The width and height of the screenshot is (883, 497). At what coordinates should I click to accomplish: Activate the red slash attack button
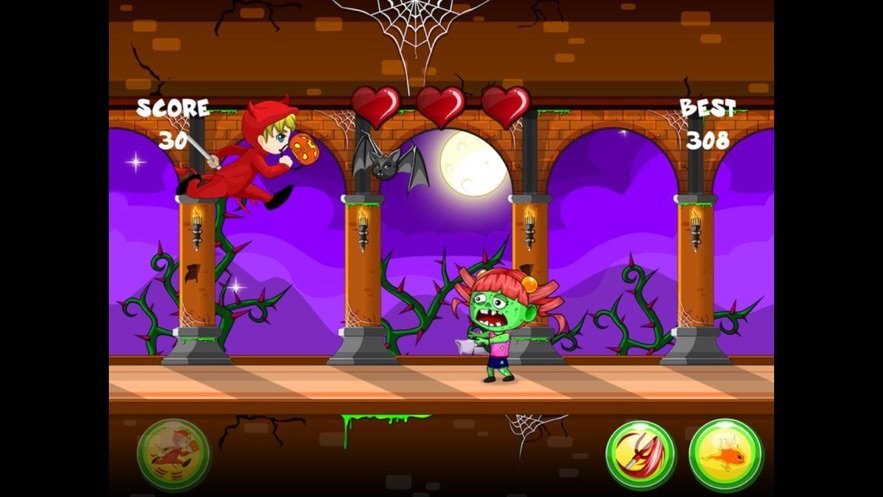[640, 455]
